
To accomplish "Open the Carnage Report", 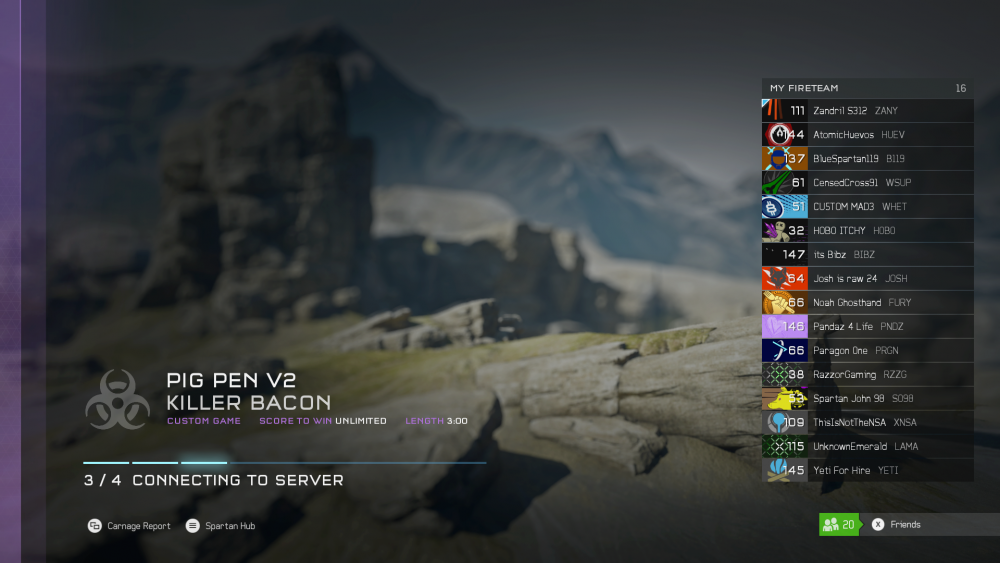I will click(x=129, y=526).
